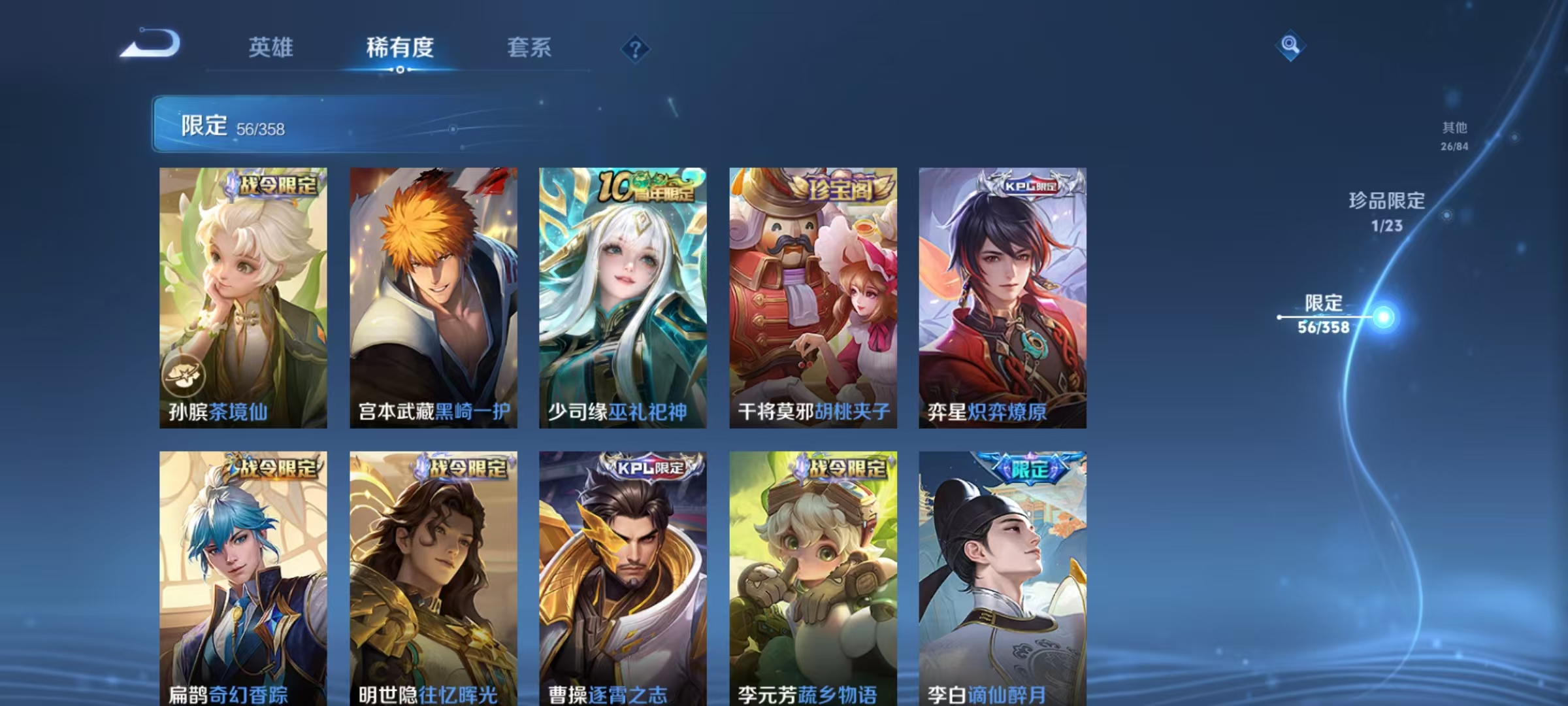Click the help question mark icon
Image resolution: width=1568 pixels, height=706 pixels.
click(634, 48)
